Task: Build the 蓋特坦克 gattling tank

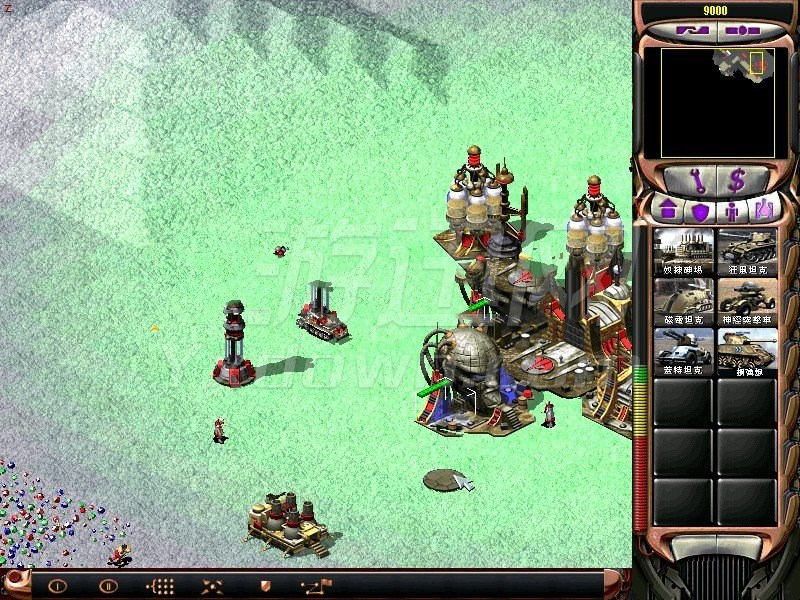Action: [684, 351]
